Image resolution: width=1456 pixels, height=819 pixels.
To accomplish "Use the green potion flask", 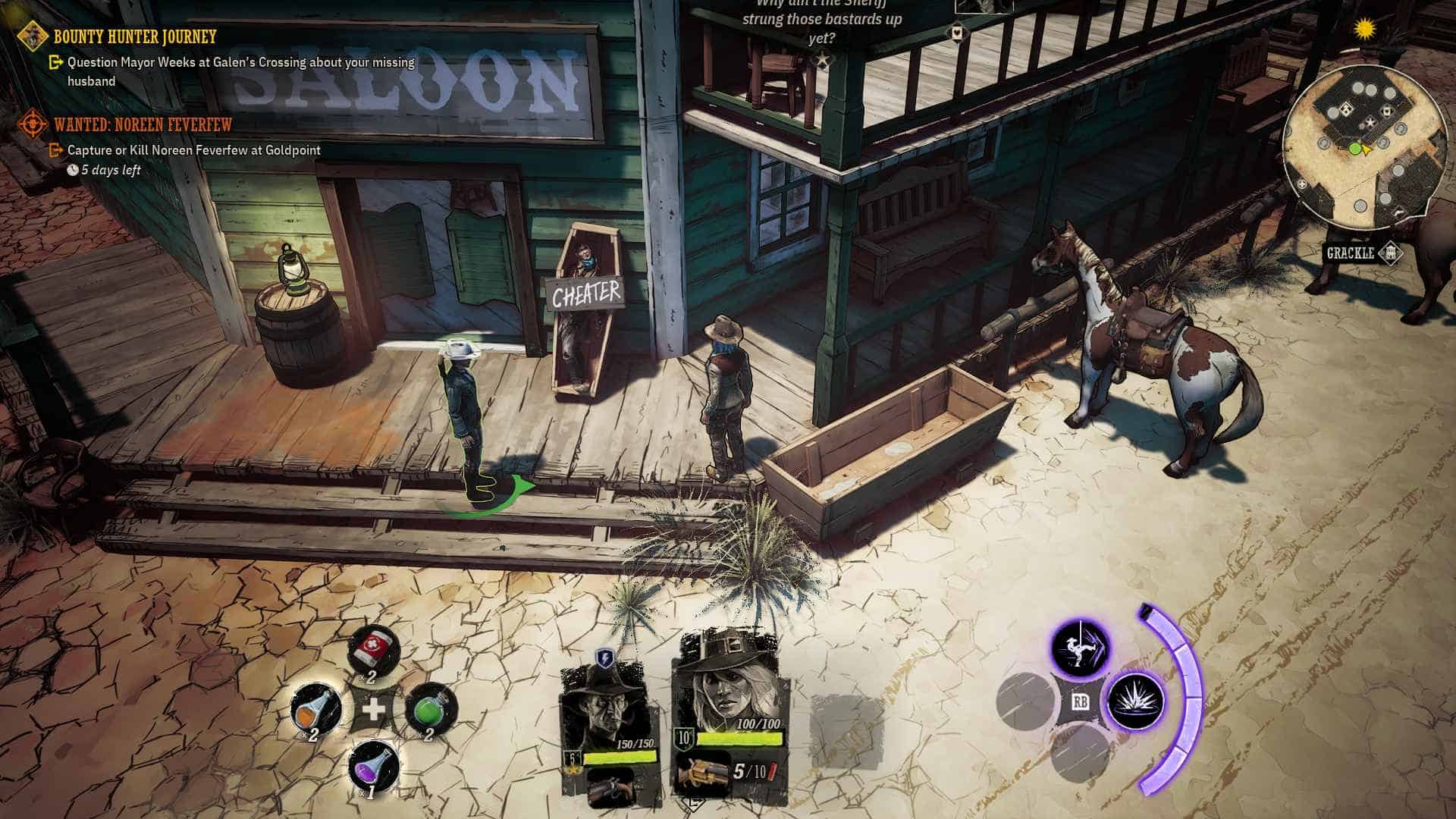I will [x=430, y=711].
